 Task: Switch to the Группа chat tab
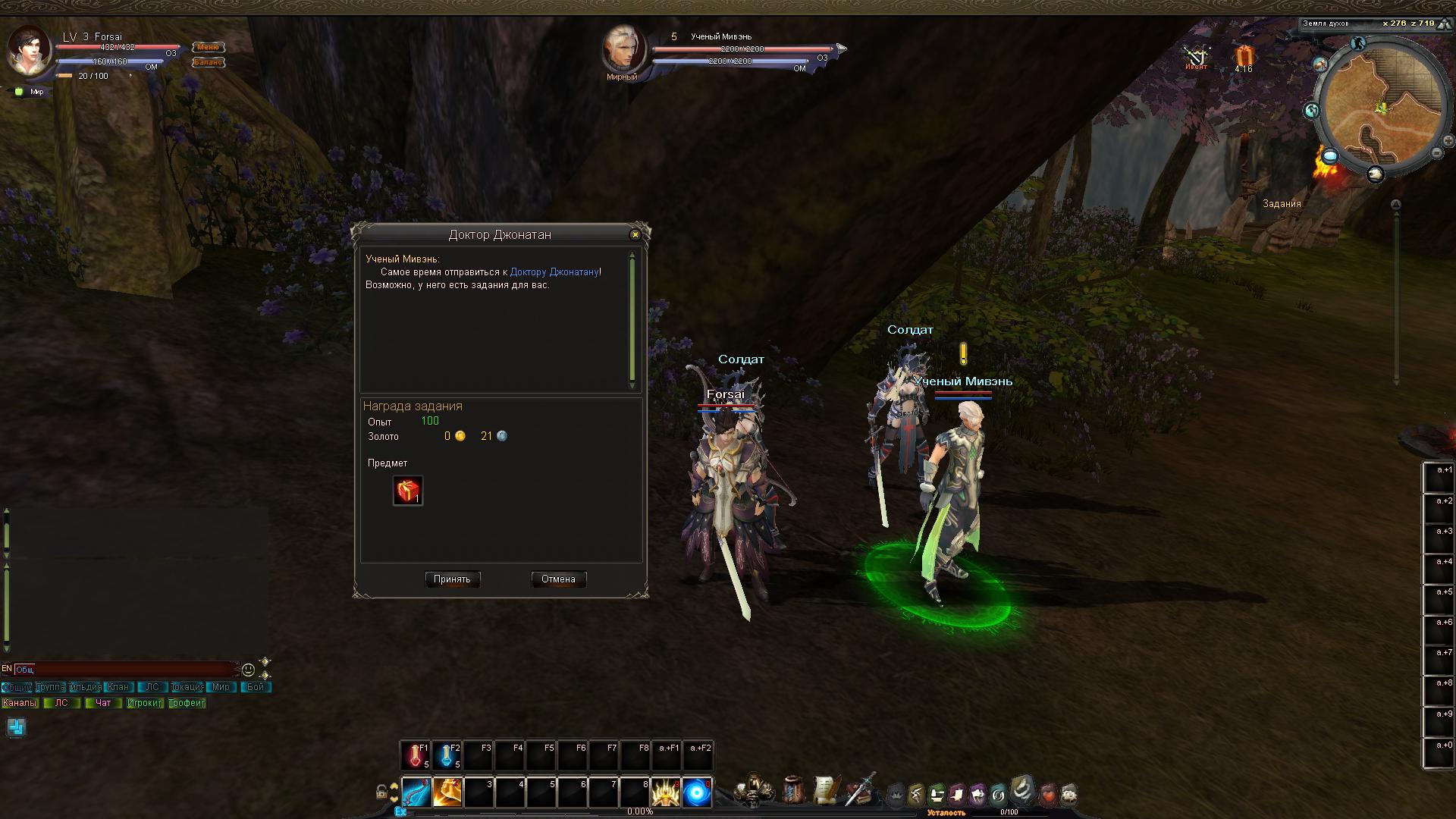[50, 687]
